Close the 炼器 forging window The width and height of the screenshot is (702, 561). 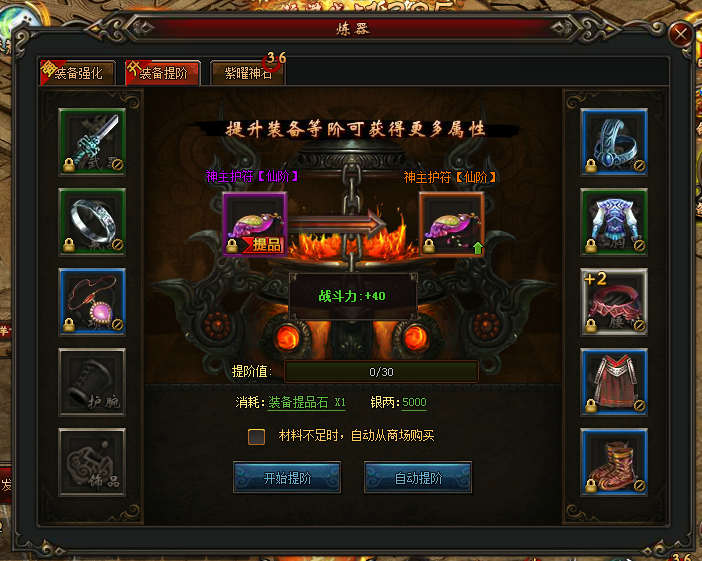pos(682,34)
